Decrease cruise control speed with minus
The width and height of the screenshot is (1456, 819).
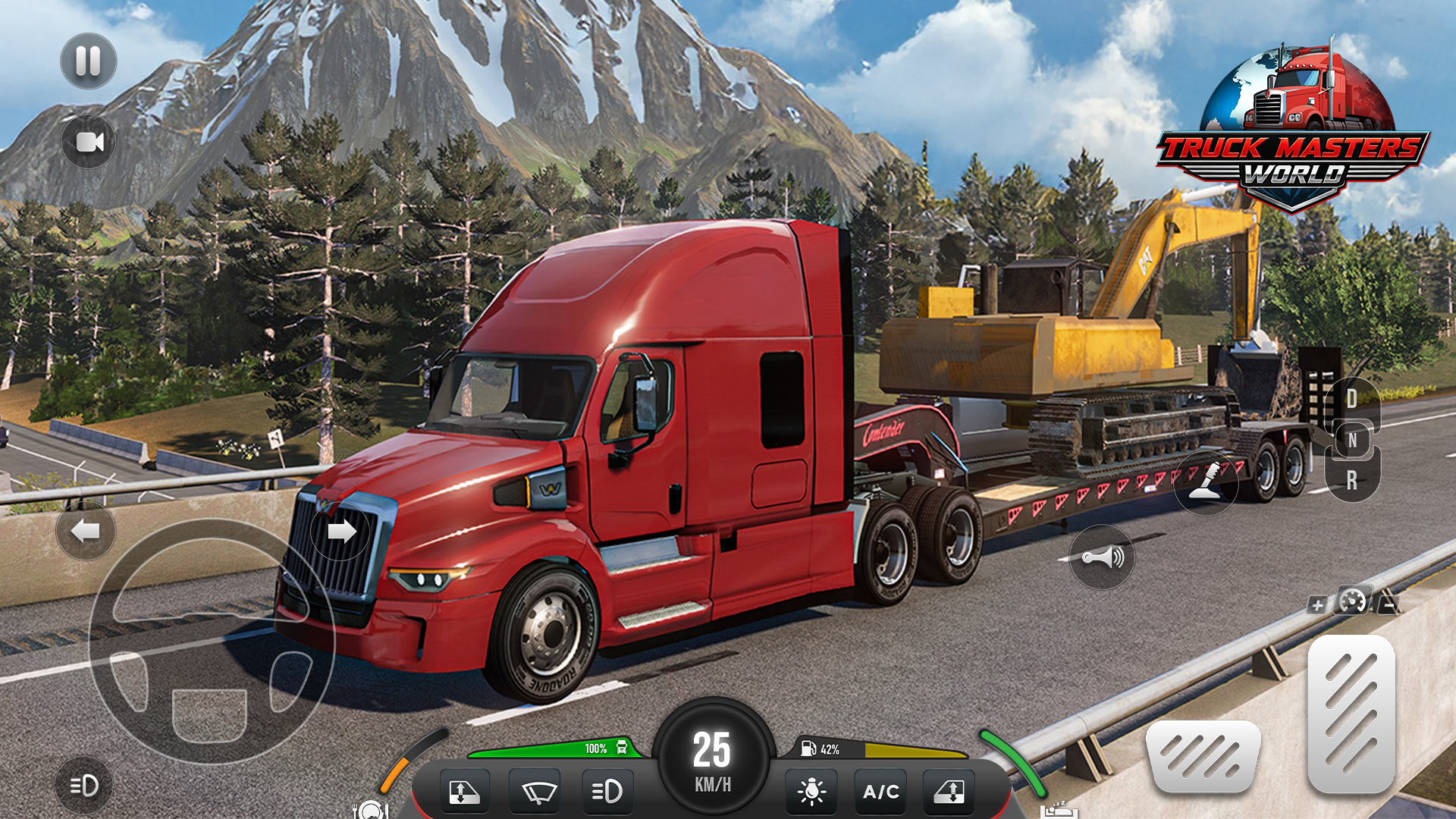[1389, 605]
